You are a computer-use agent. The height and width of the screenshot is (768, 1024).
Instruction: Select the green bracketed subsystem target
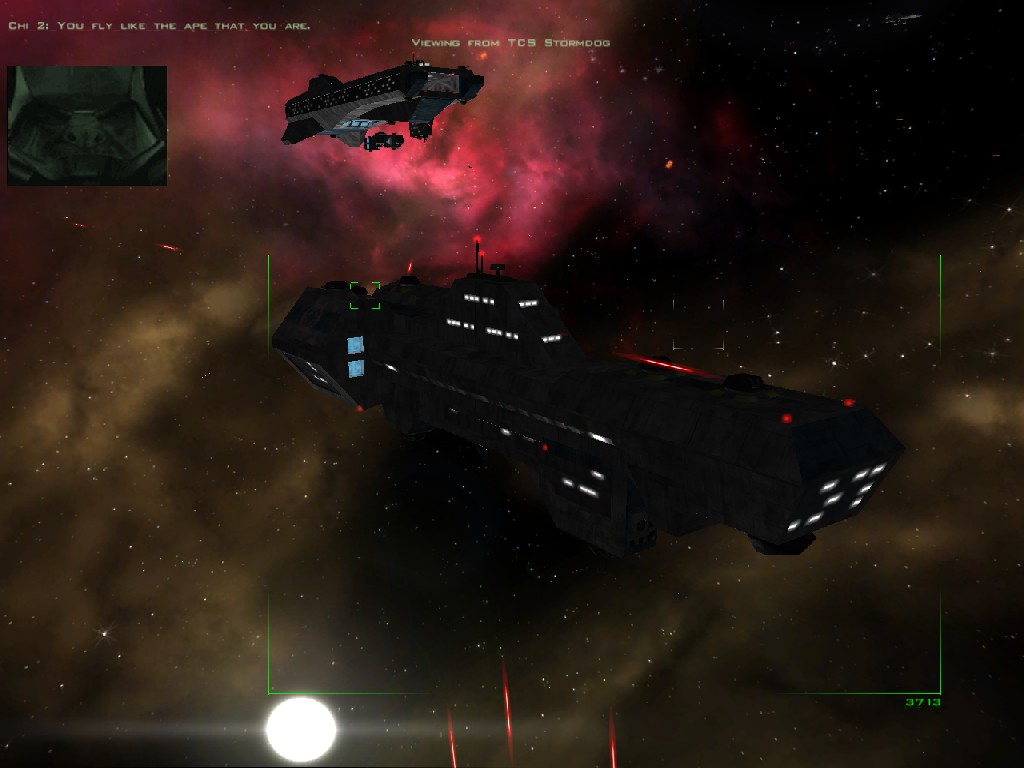pyautogui.click(x=365, y=295)
